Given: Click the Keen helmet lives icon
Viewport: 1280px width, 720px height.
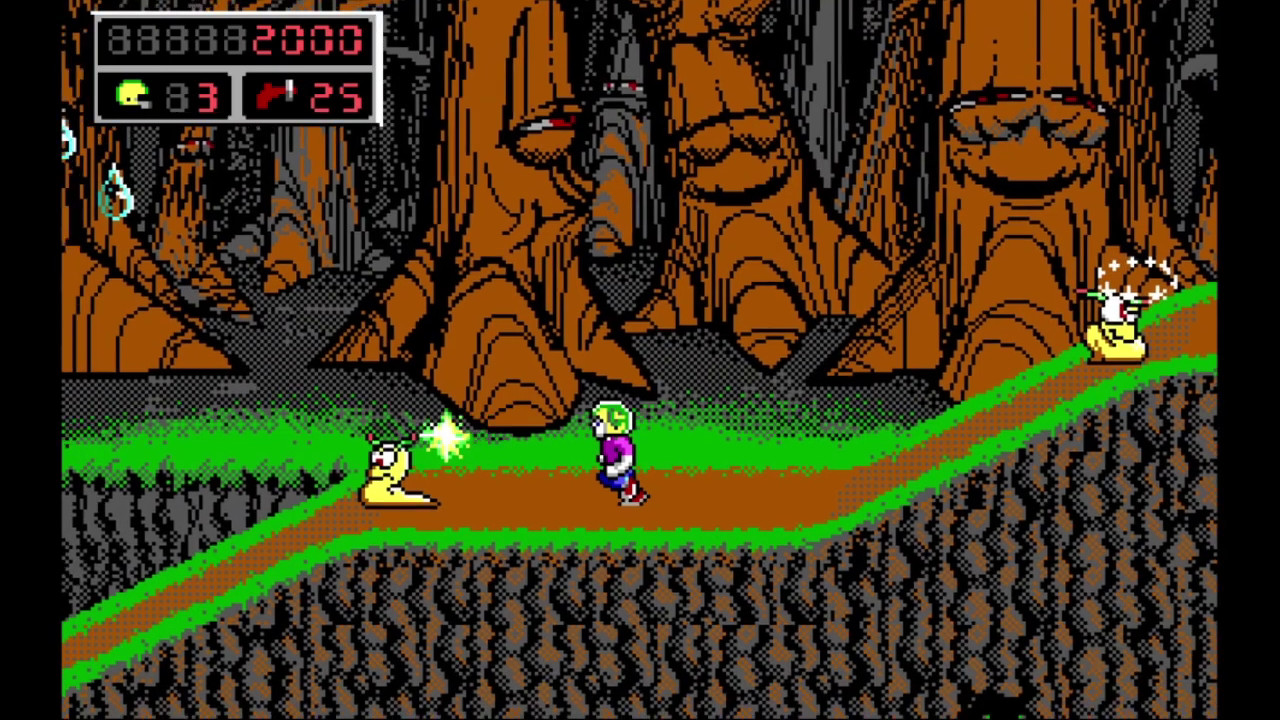Looking at the screenshot, I should [x=132, y=95].
